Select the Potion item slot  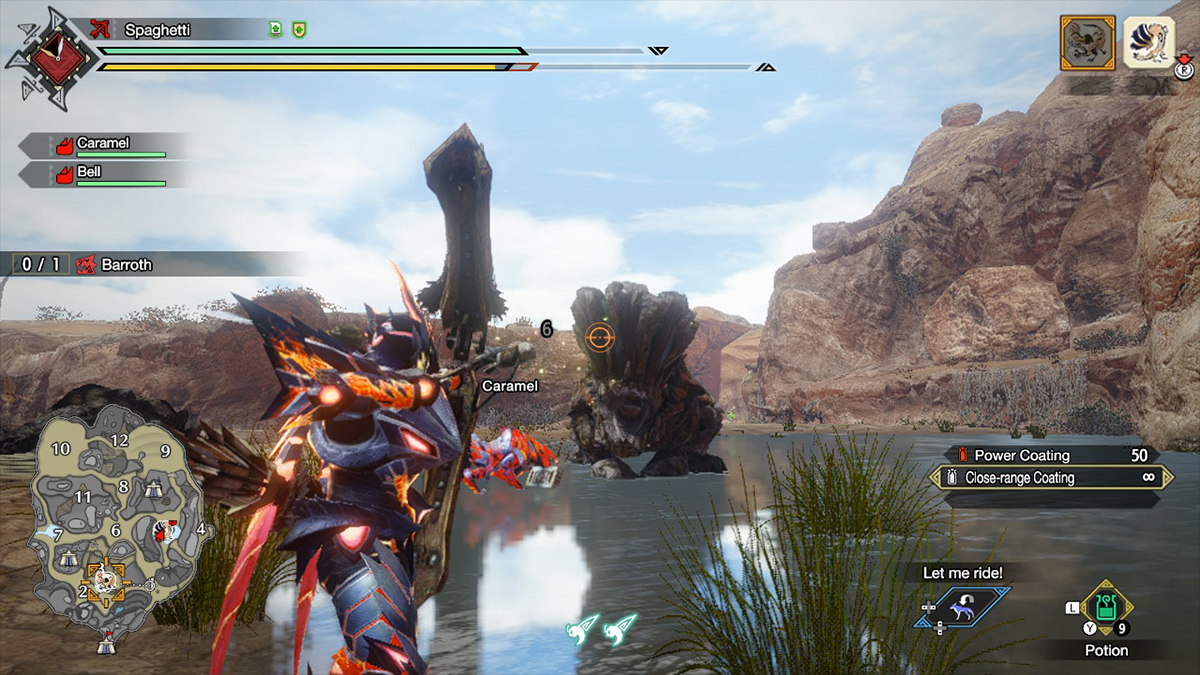[x=1106, y=607]
